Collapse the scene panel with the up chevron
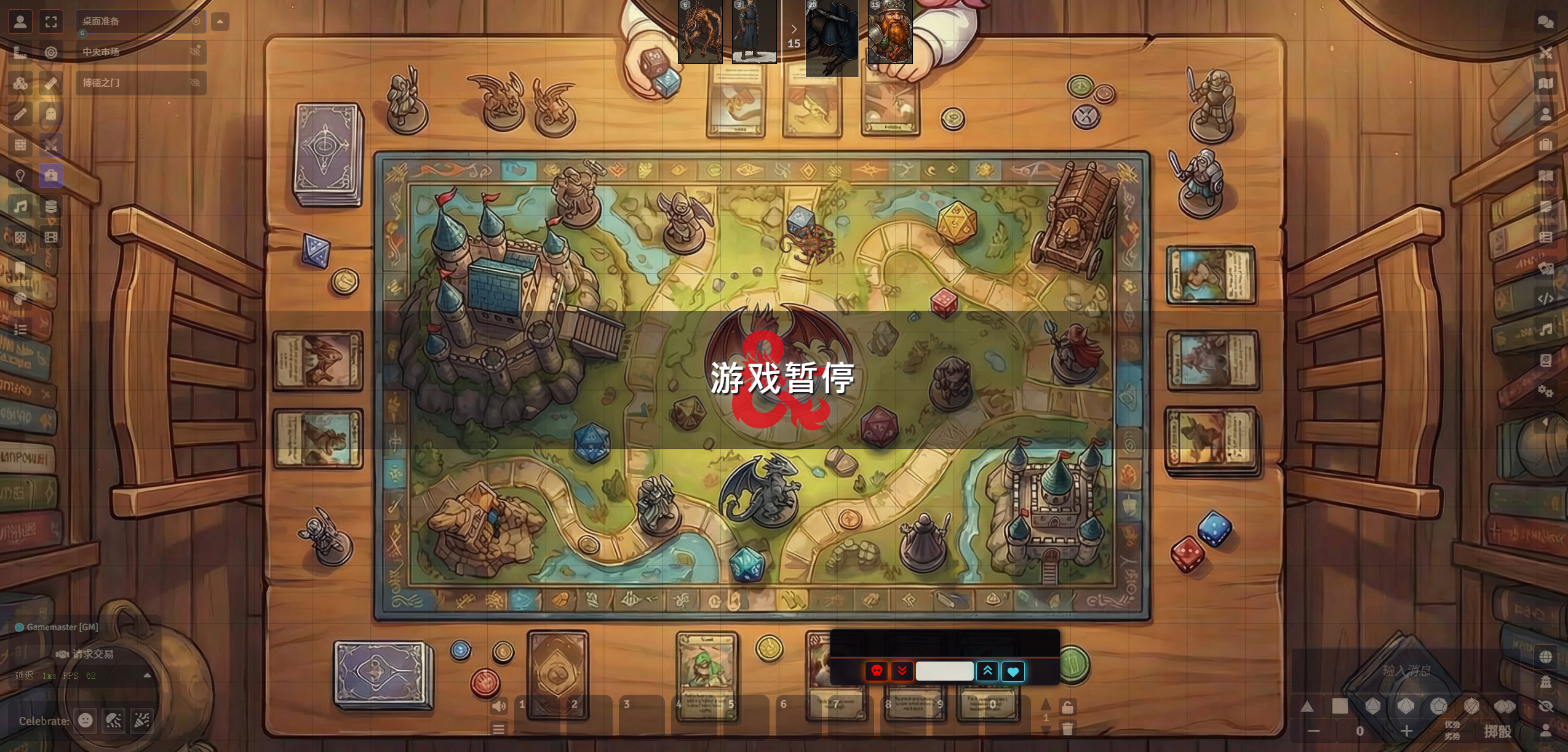 tap(220, 20)
